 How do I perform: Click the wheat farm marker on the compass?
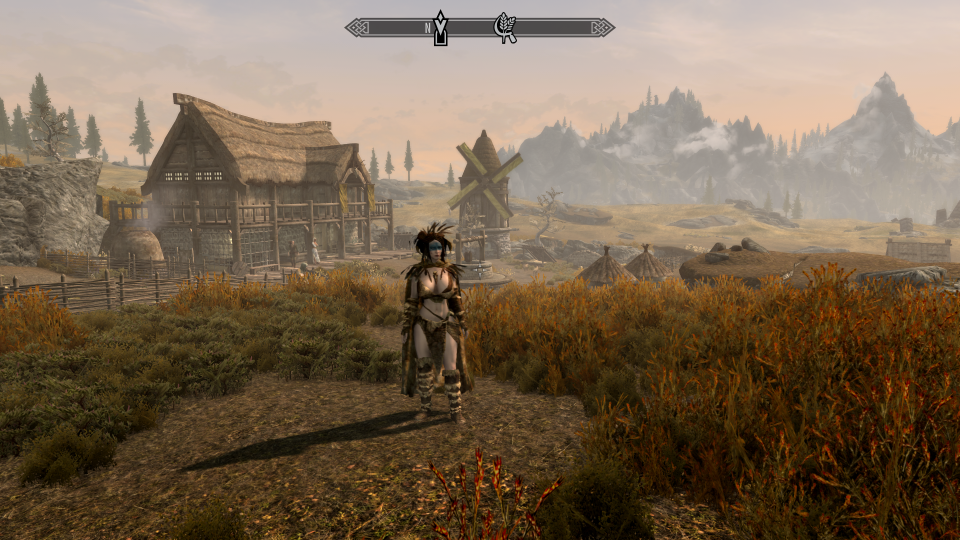tap(506, 27)
